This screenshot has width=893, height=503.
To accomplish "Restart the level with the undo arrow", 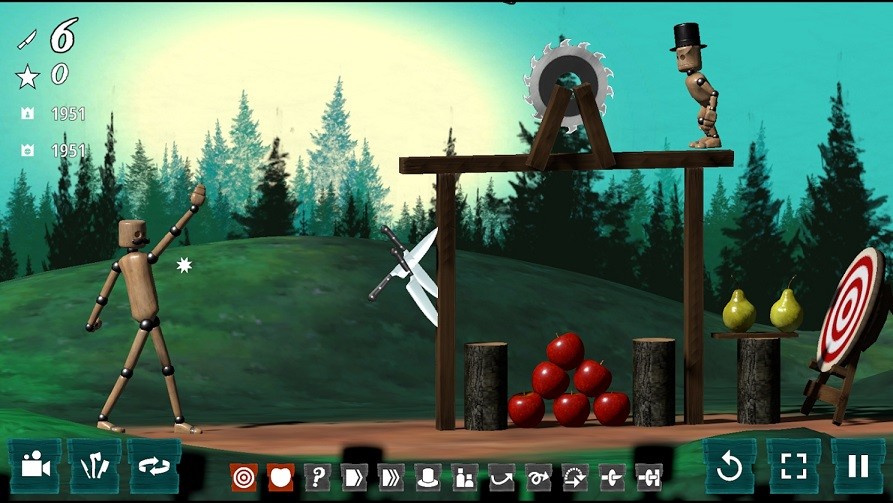I will coord(729,465).
